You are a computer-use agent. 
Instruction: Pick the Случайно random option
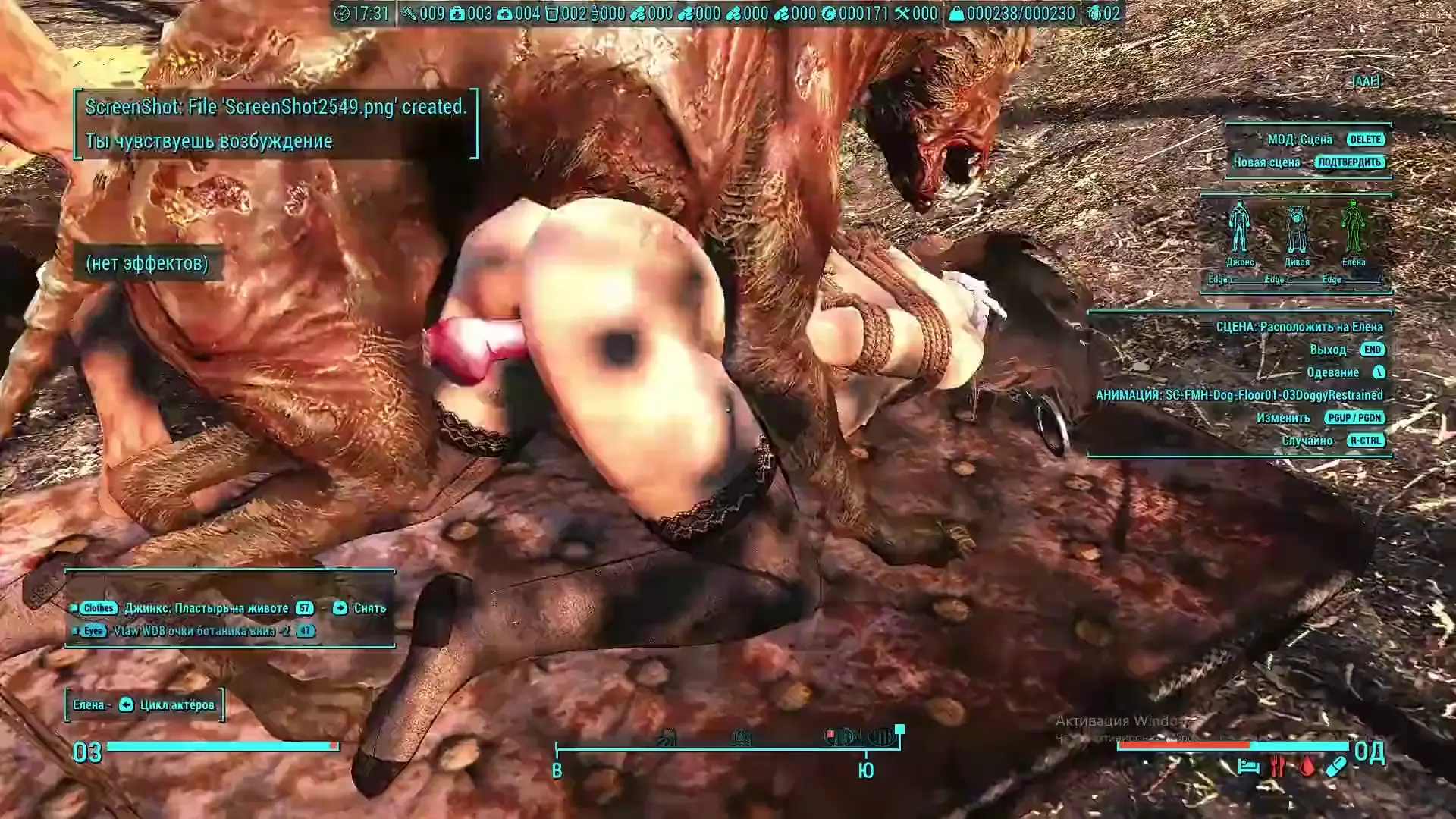(1365, 441)
